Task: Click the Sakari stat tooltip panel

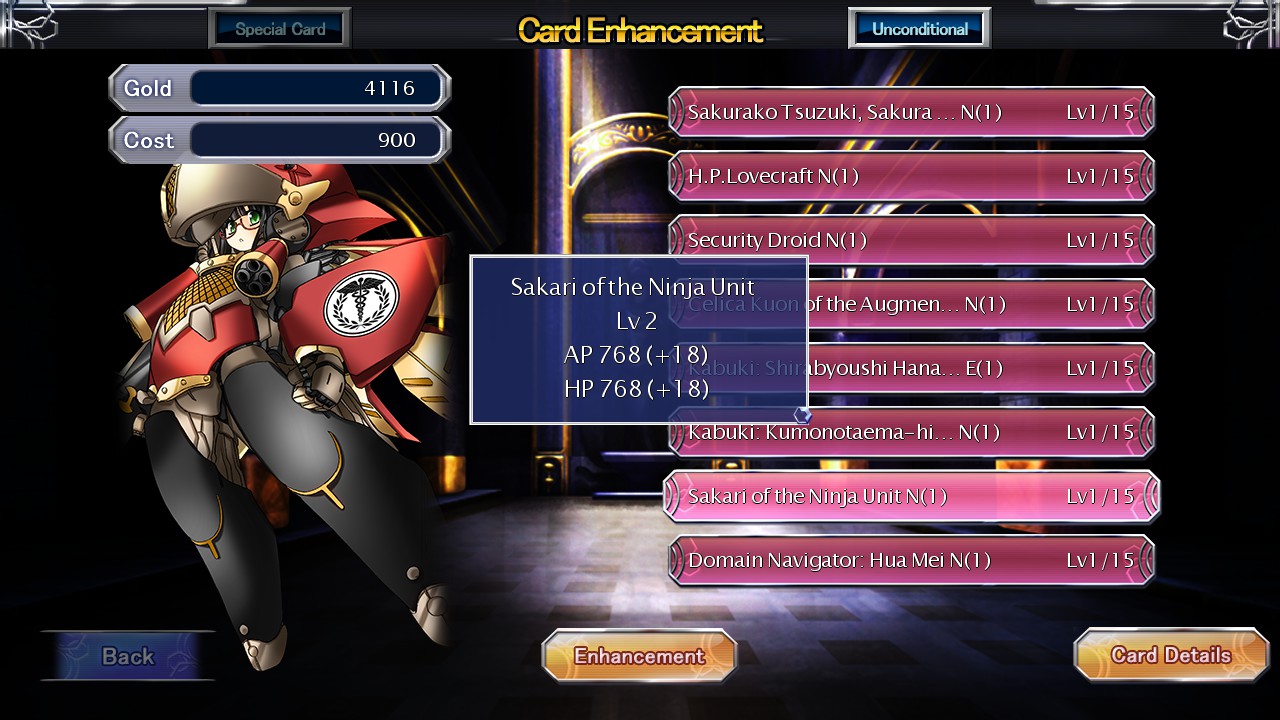Action: [638, 338]
